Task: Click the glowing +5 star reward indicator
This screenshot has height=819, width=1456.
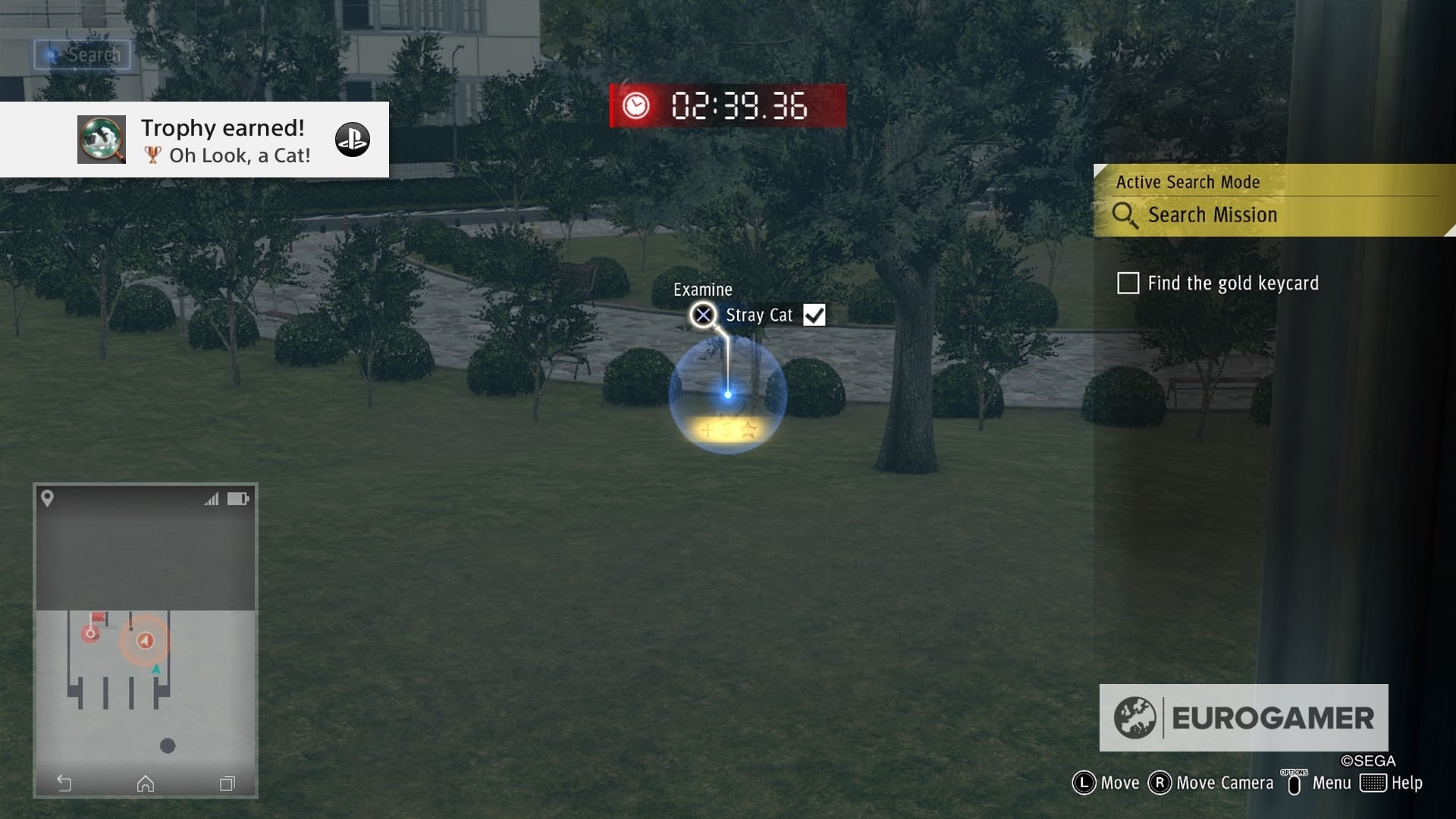Action: coord(726,429)
